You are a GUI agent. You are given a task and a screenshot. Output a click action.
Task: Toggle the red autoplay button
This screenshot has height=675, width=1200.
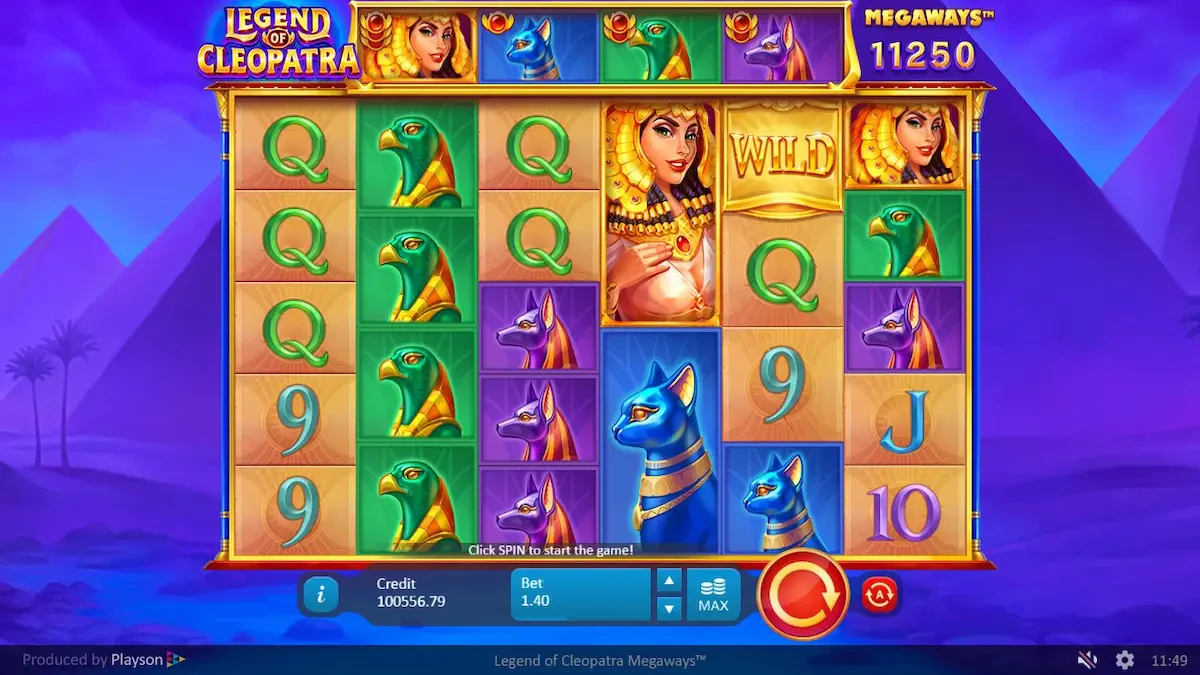[879, 594]
